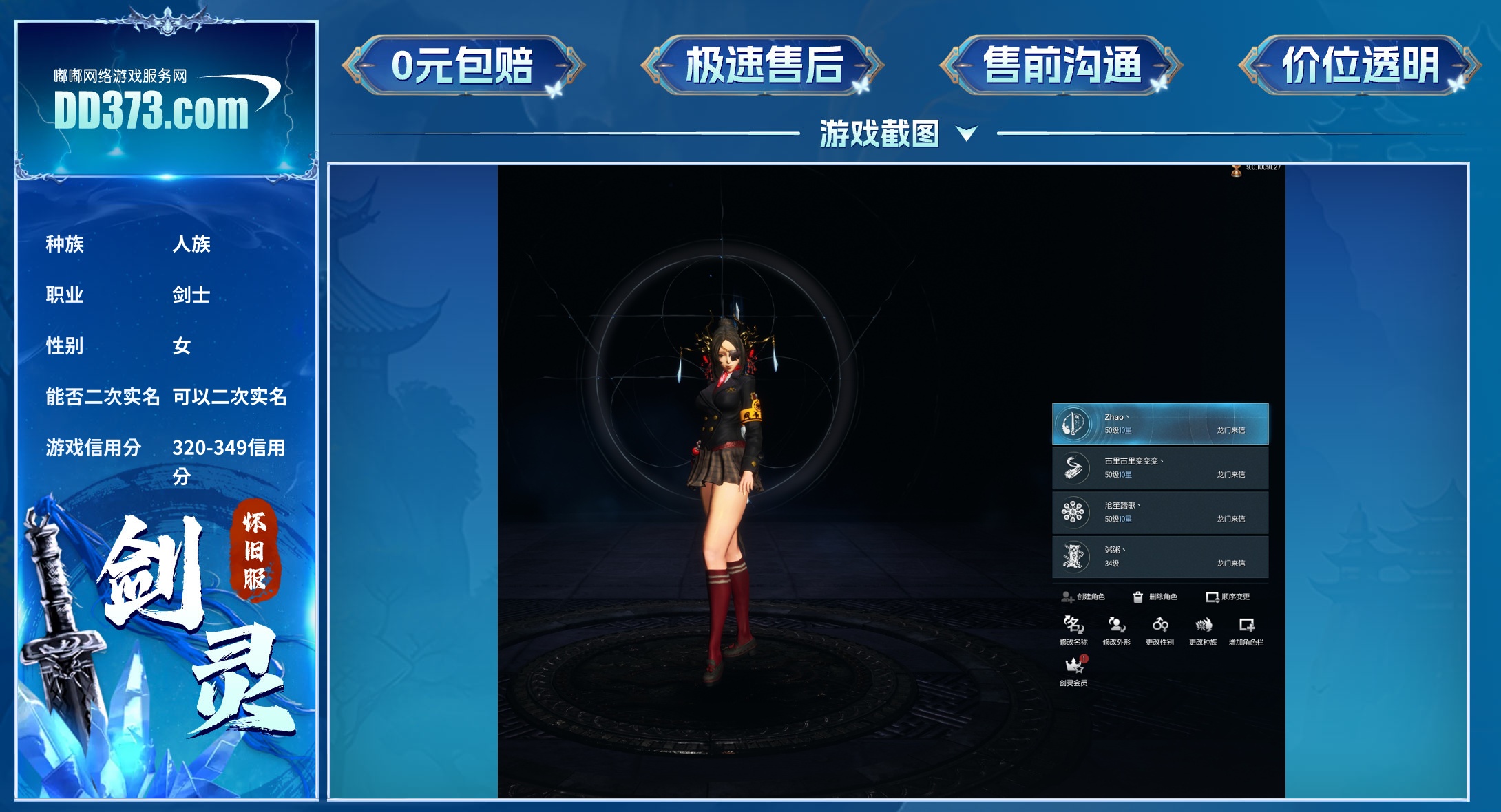Open the 剑灵会员 membership icon

pos(1073,670)
